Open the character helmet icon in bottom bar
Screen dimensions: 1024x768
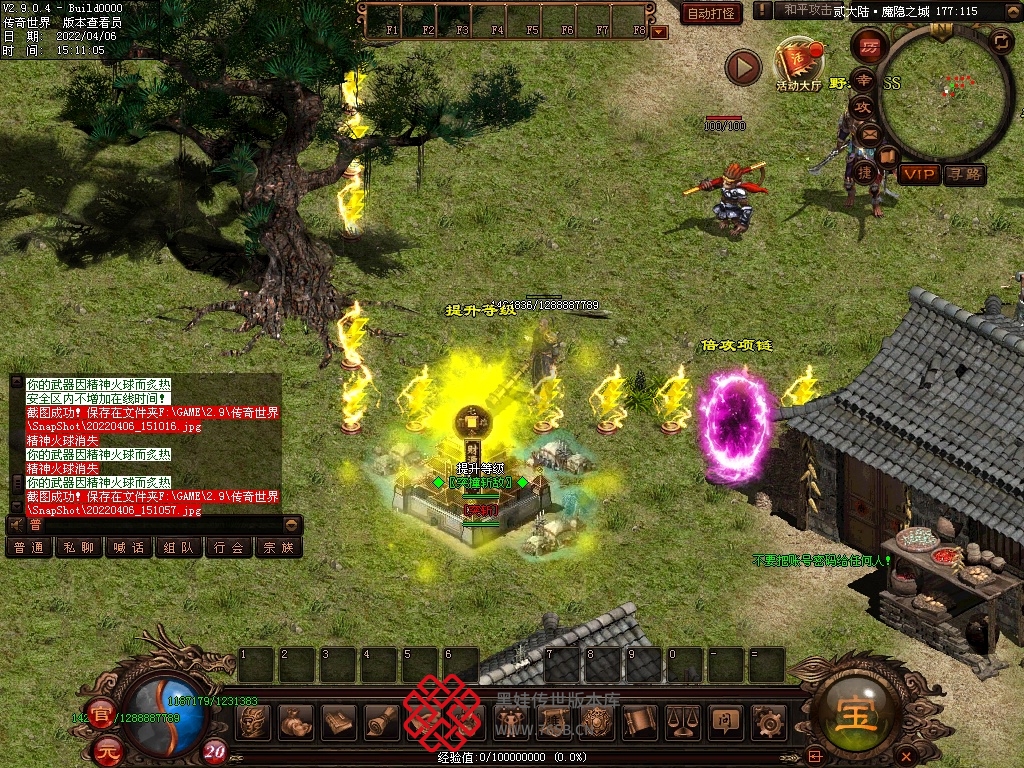tap(253, 721)
